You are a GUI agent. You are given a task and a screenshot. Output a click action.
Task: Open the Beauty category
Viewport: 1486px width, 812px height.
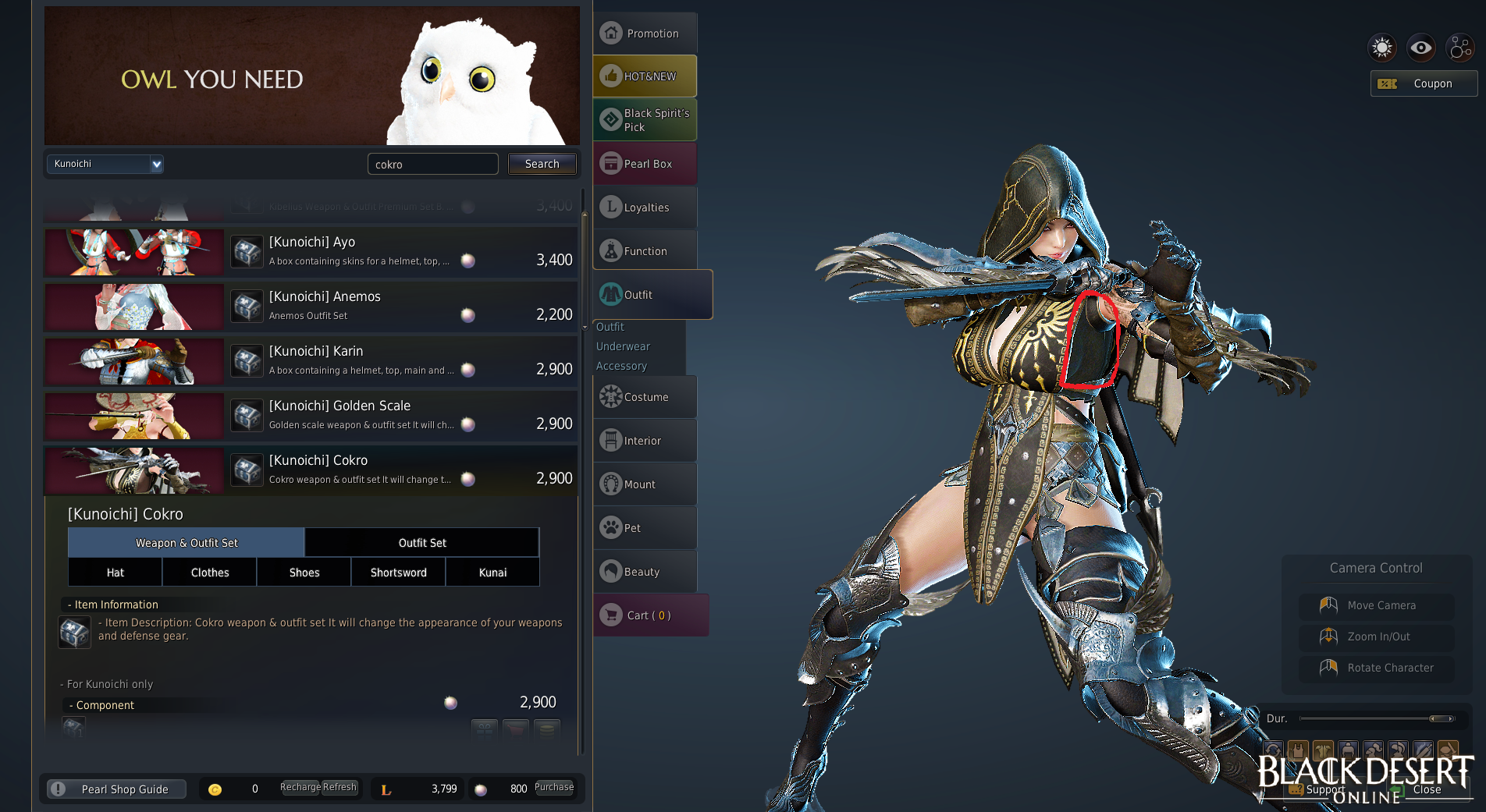pyautogui.click(x=645, y=572)
